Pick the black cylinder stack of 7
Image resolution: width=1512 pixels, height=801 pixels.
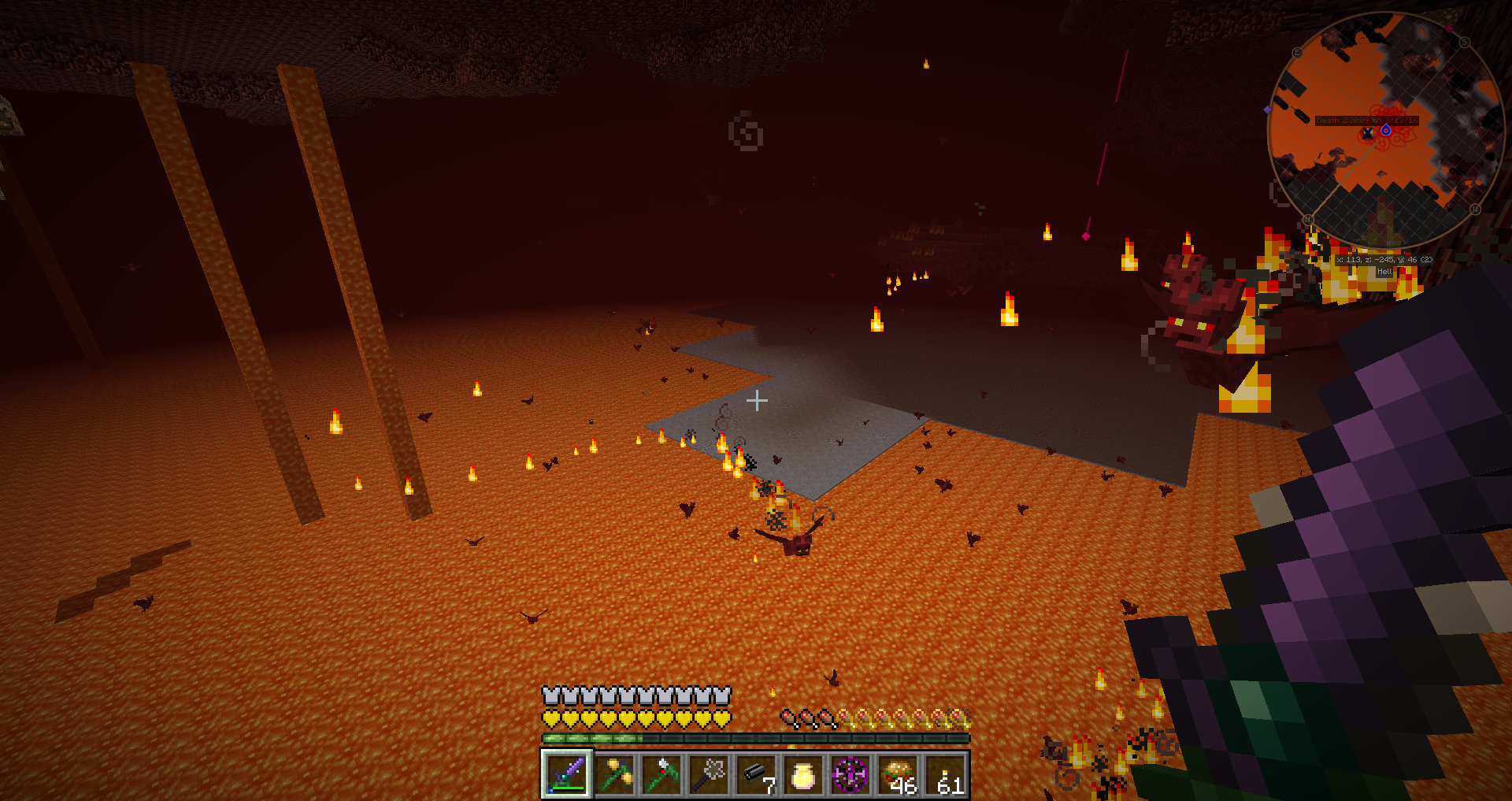[756, 774]
